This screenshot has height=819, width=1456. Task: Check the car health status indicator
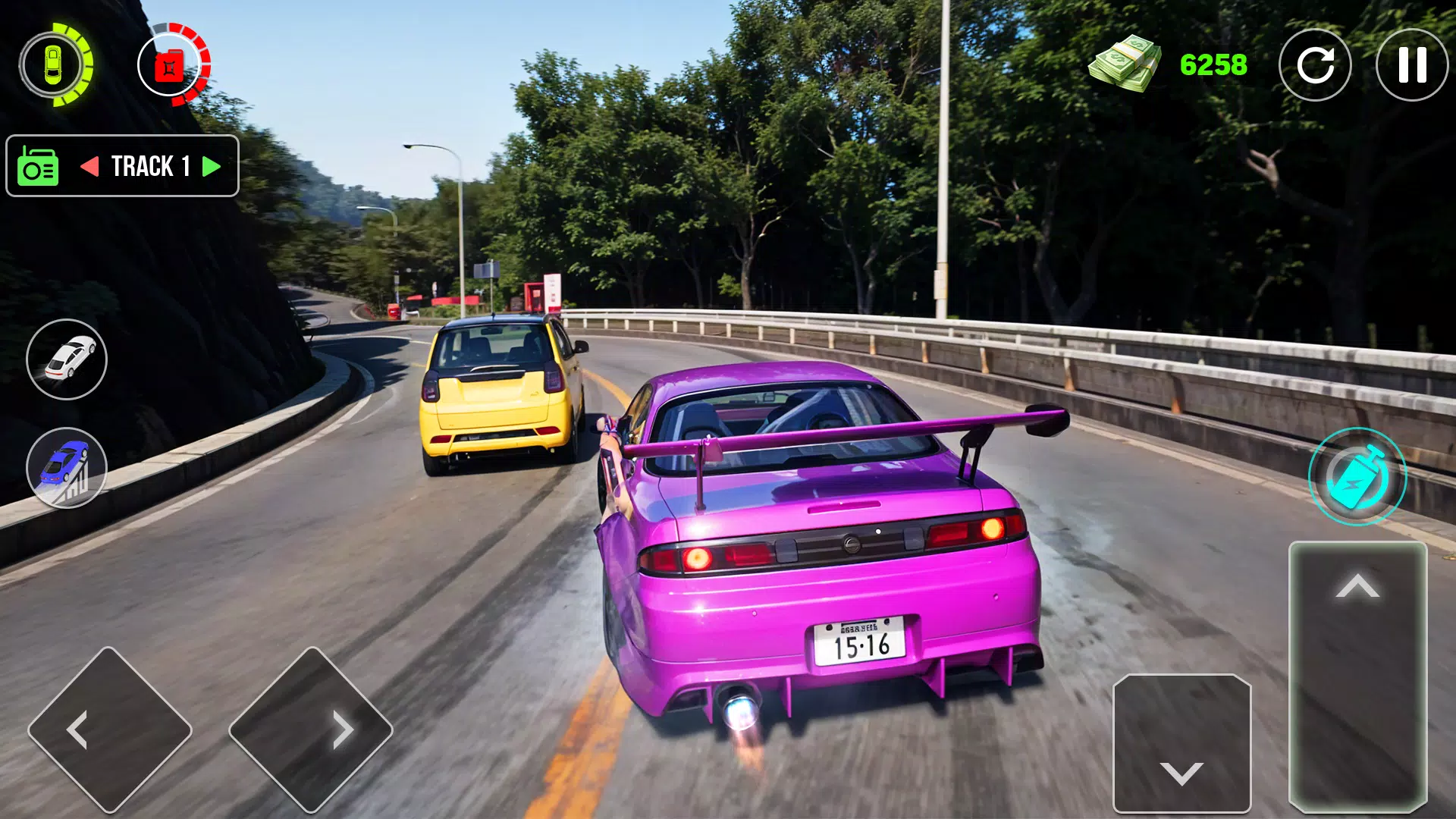point(53,64)
